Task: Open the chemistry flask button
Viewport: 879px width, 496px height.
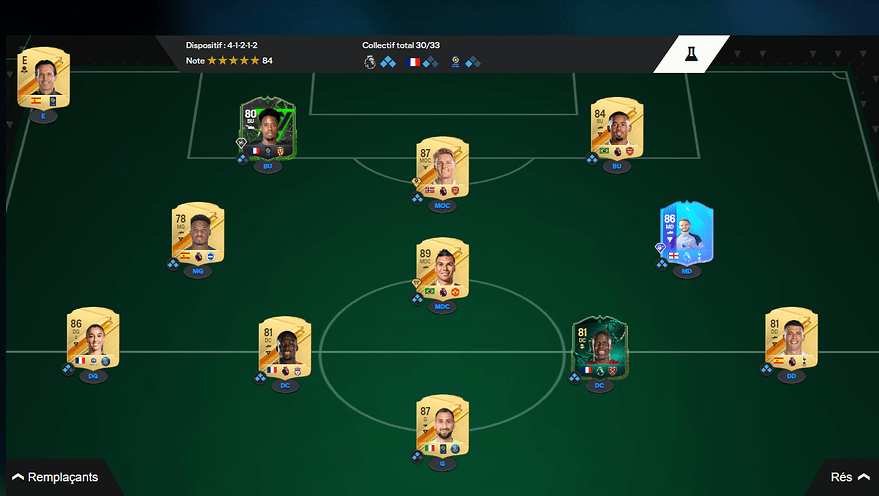Action: point(691,56)
